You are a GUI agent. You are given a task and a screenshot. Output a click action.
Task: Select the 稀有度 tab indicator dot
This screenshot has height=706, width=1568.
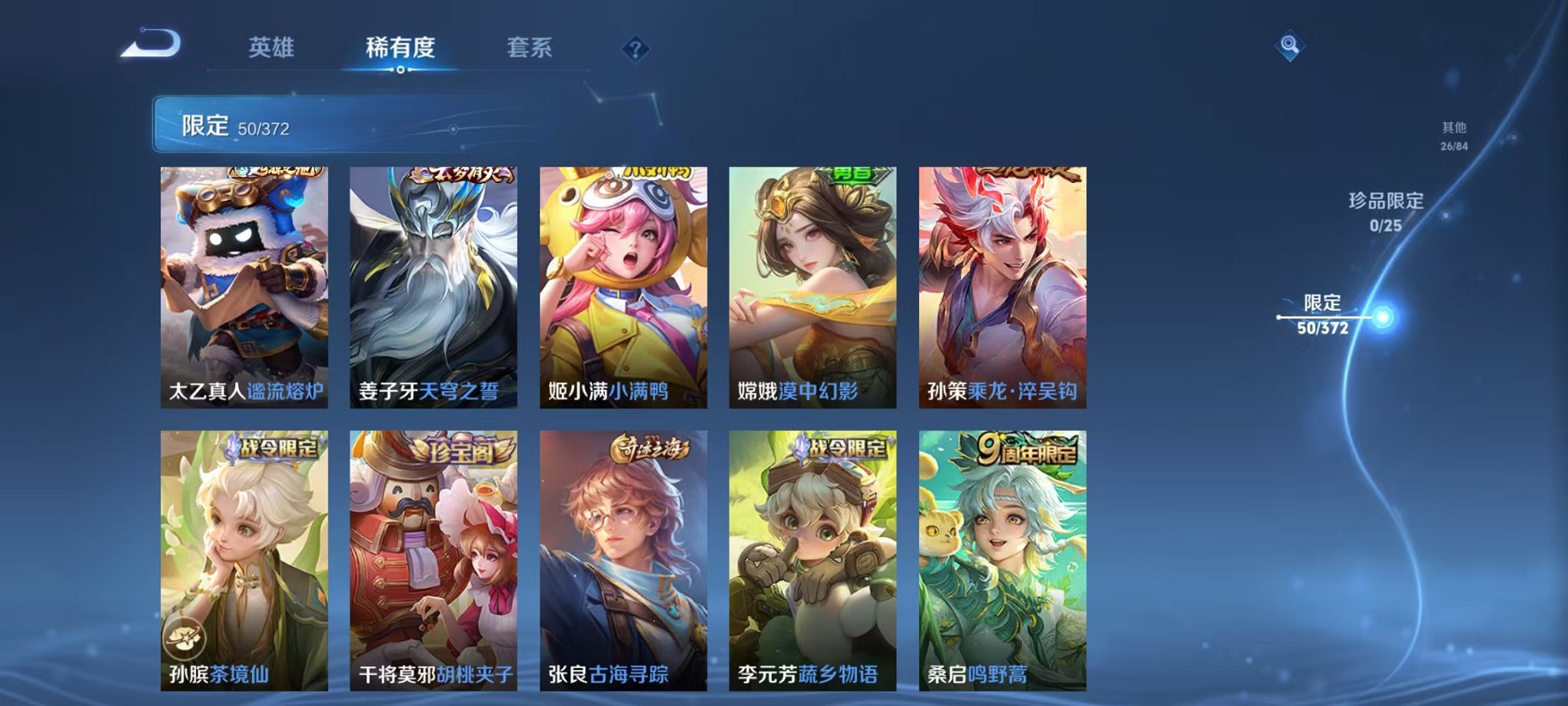pyautogui.click(x=403, y=72)
